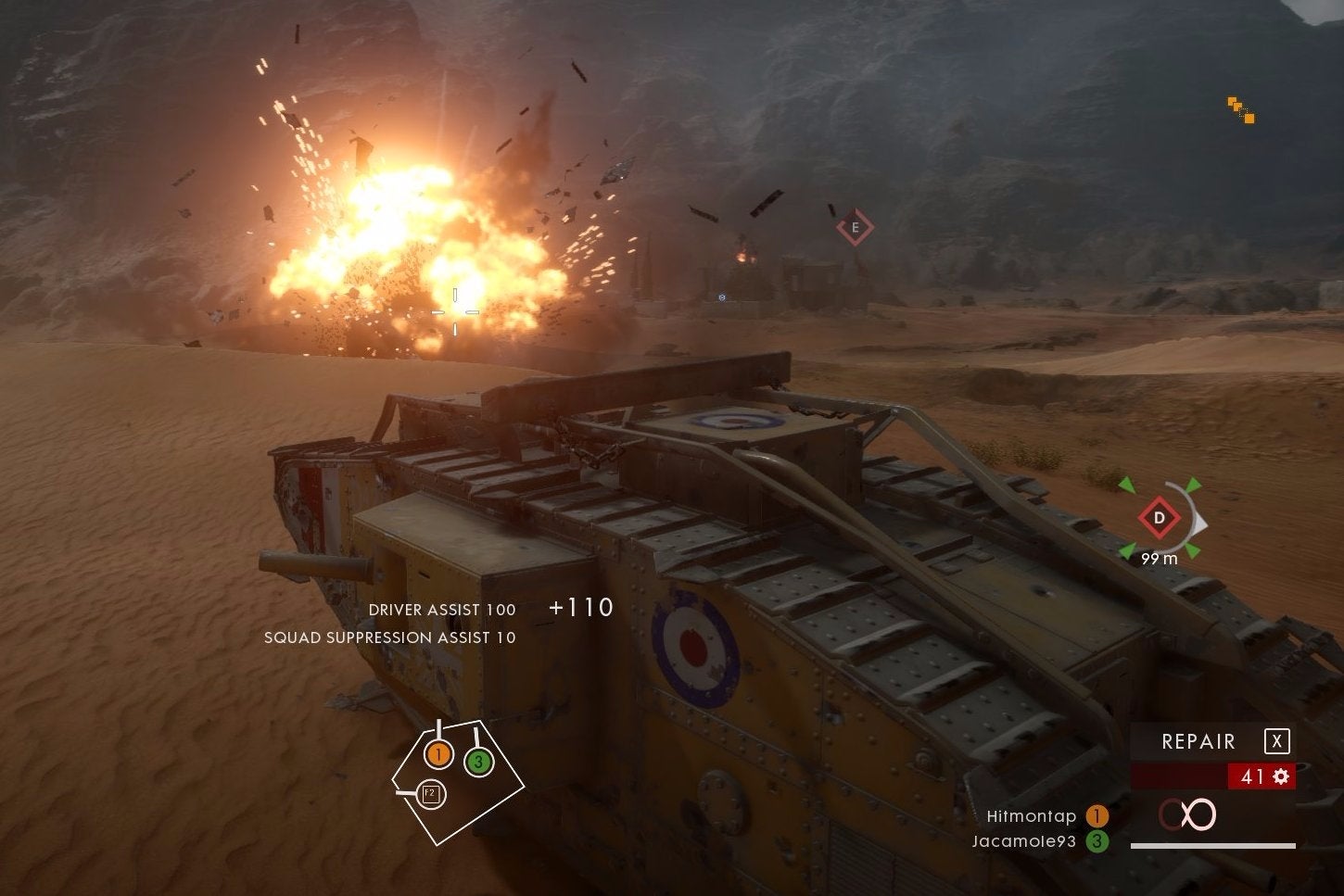Screen dimensions: 1344x896
Task: Select the empty F2 seat in vehicle diagram
Action: click(429, 792)
